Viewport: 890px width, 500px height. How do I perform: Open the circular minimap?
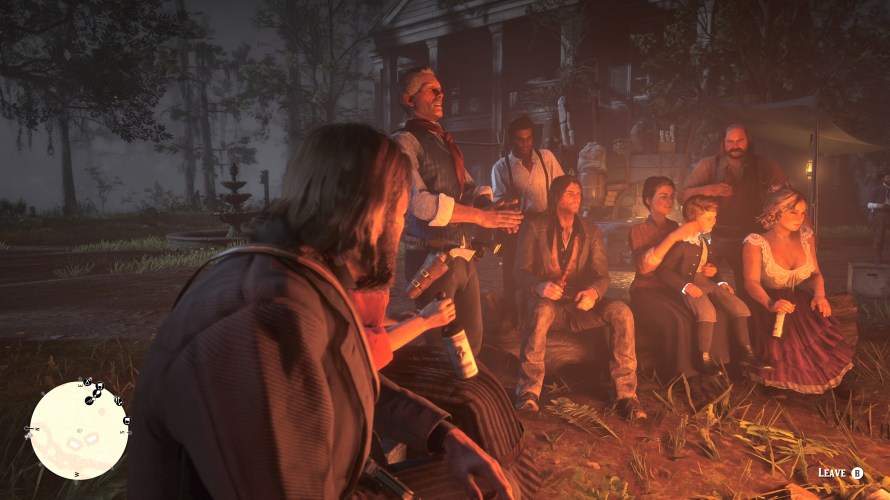(x=79, y=429)
